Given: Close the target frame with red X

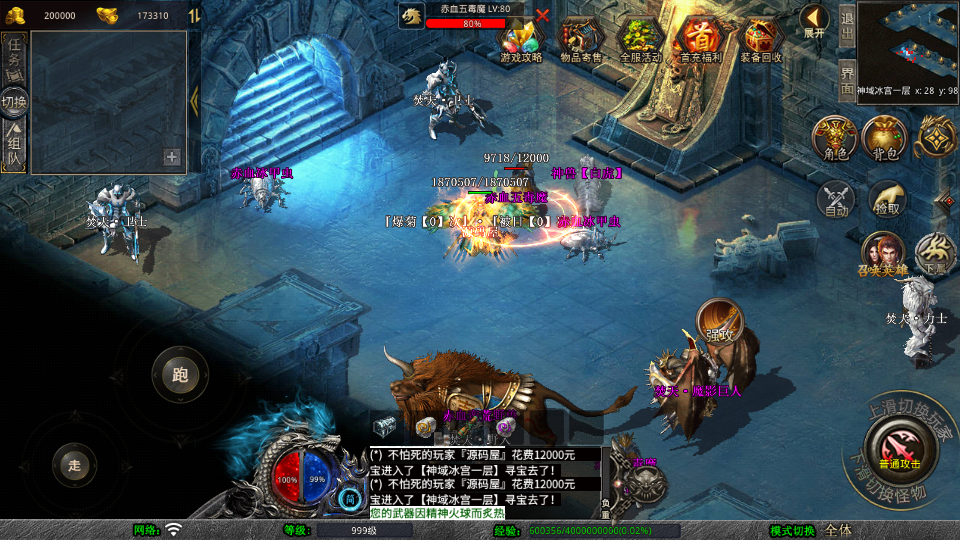Looking at the screenshot, I should 543,15.
